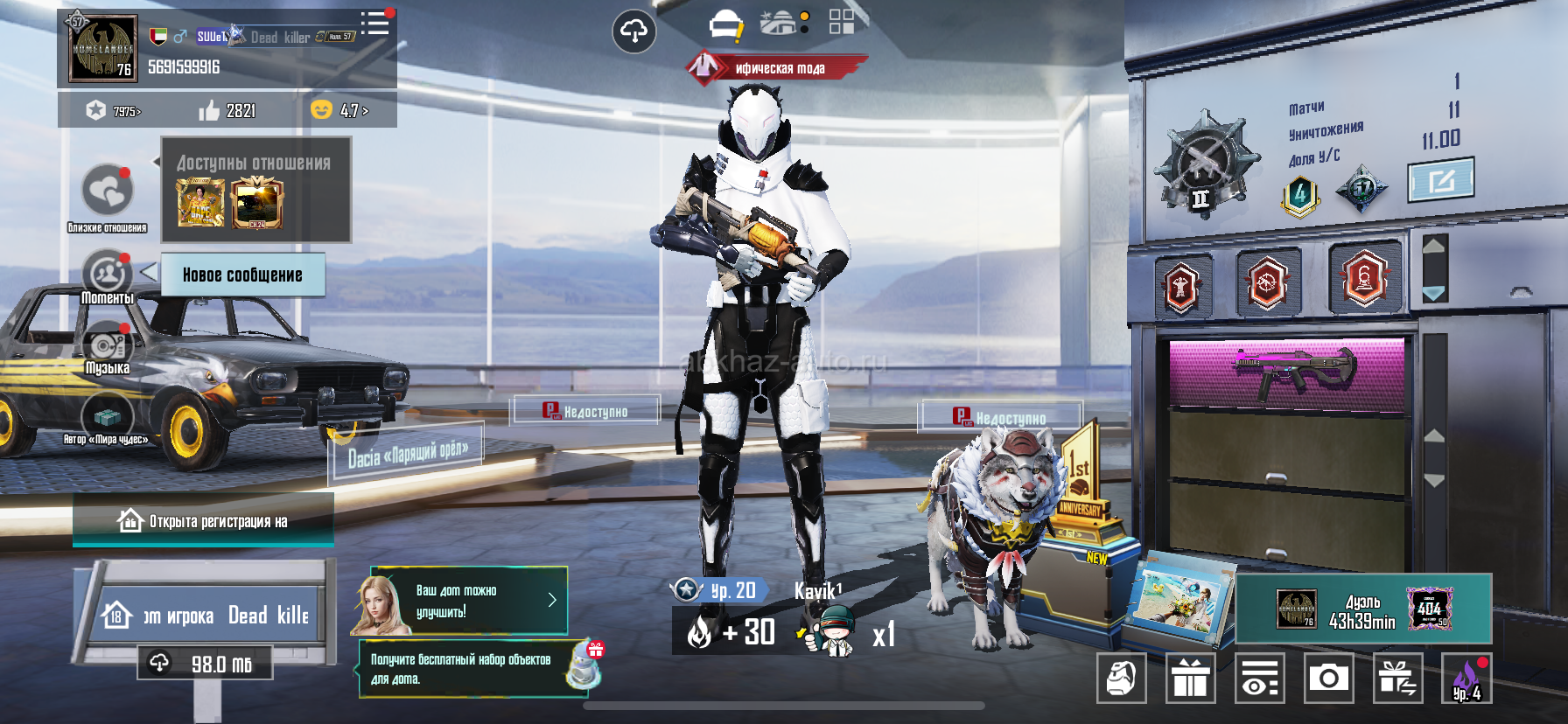This screenshot has height=724, width=1568.
Task: Click the camera screenshot button
Action: tap(1328, 678)
